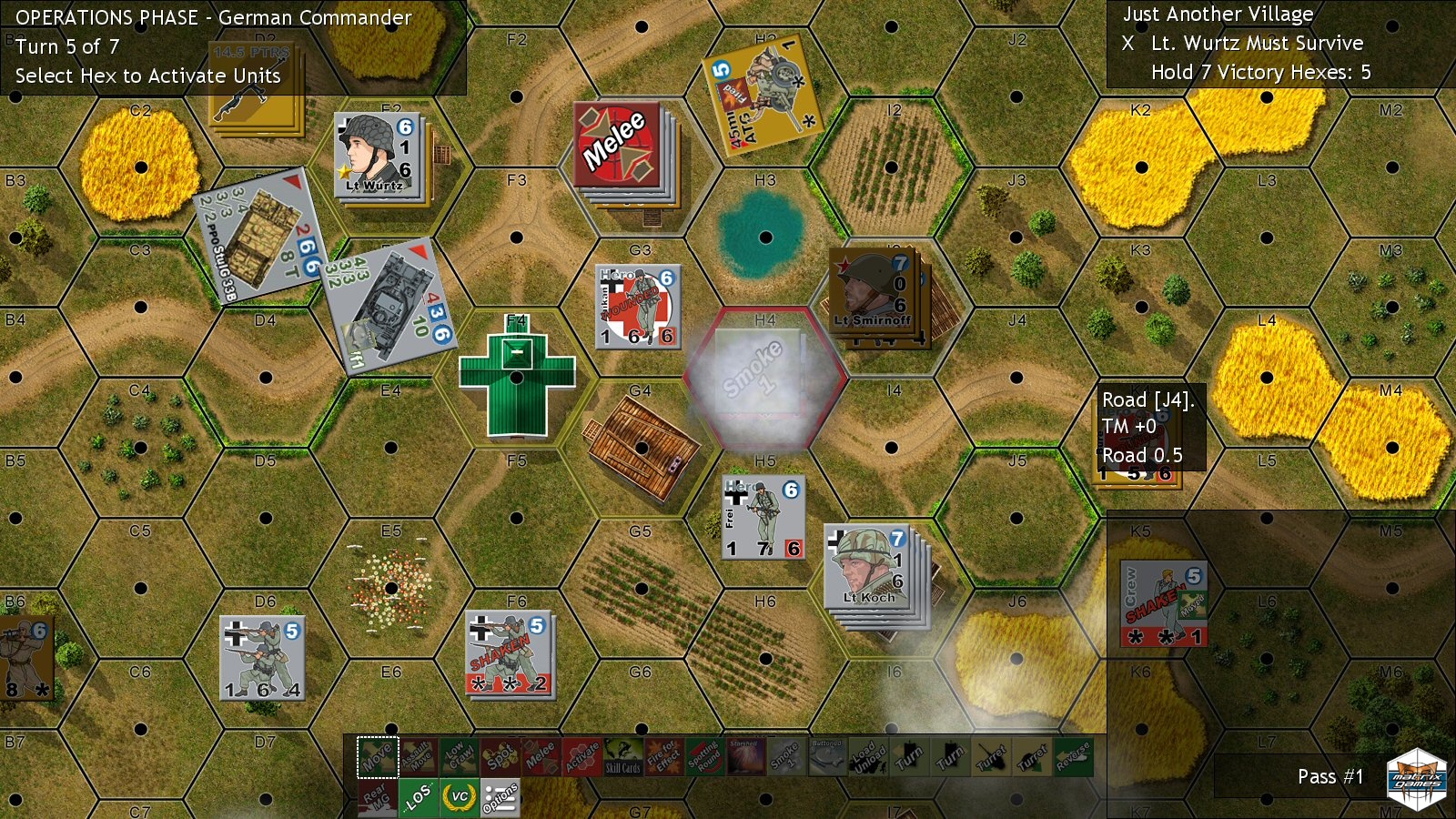Click the red Activate button

[582, 757]
